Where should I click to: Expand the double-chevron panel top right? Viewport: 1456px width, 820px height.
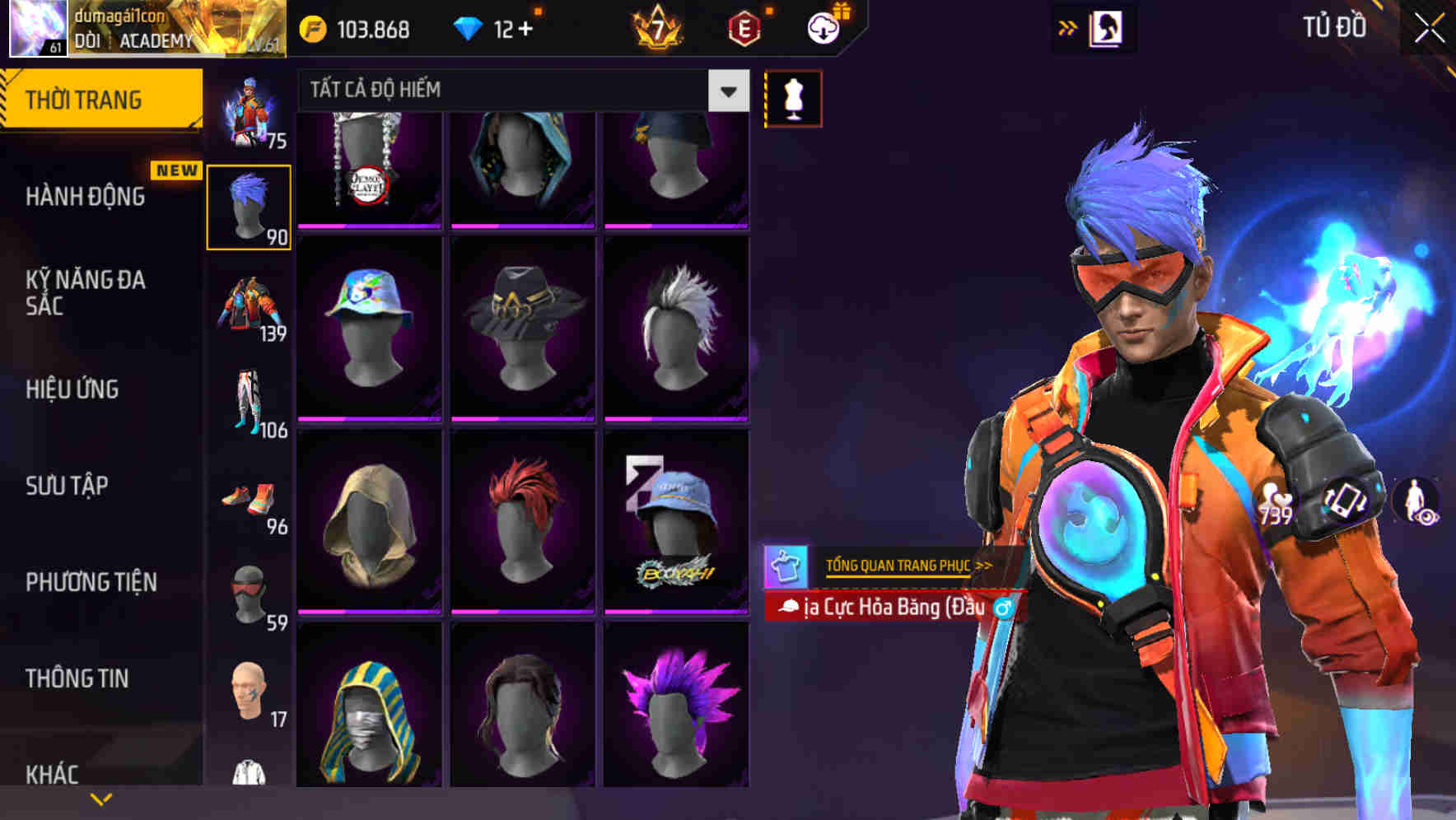pyautogui.click(x=1066, y=27)
